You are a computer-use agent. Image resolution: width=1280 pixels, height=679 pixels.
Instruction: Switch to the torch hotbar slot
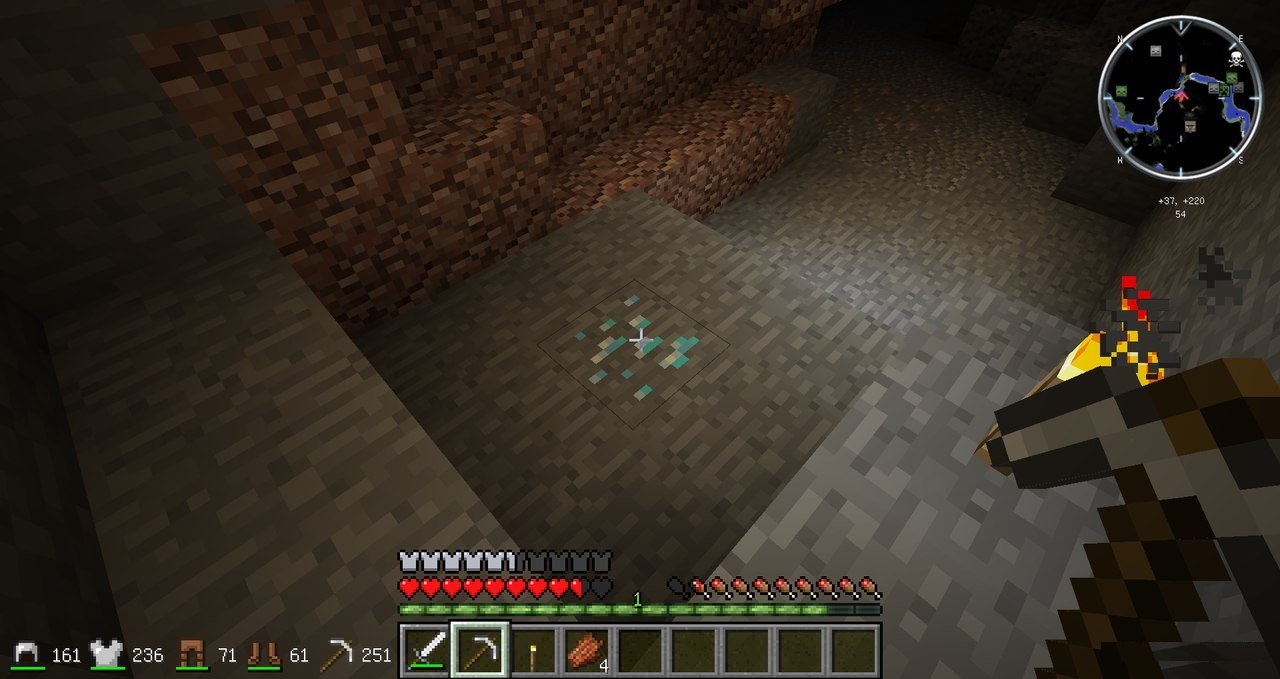click(533, 651)
